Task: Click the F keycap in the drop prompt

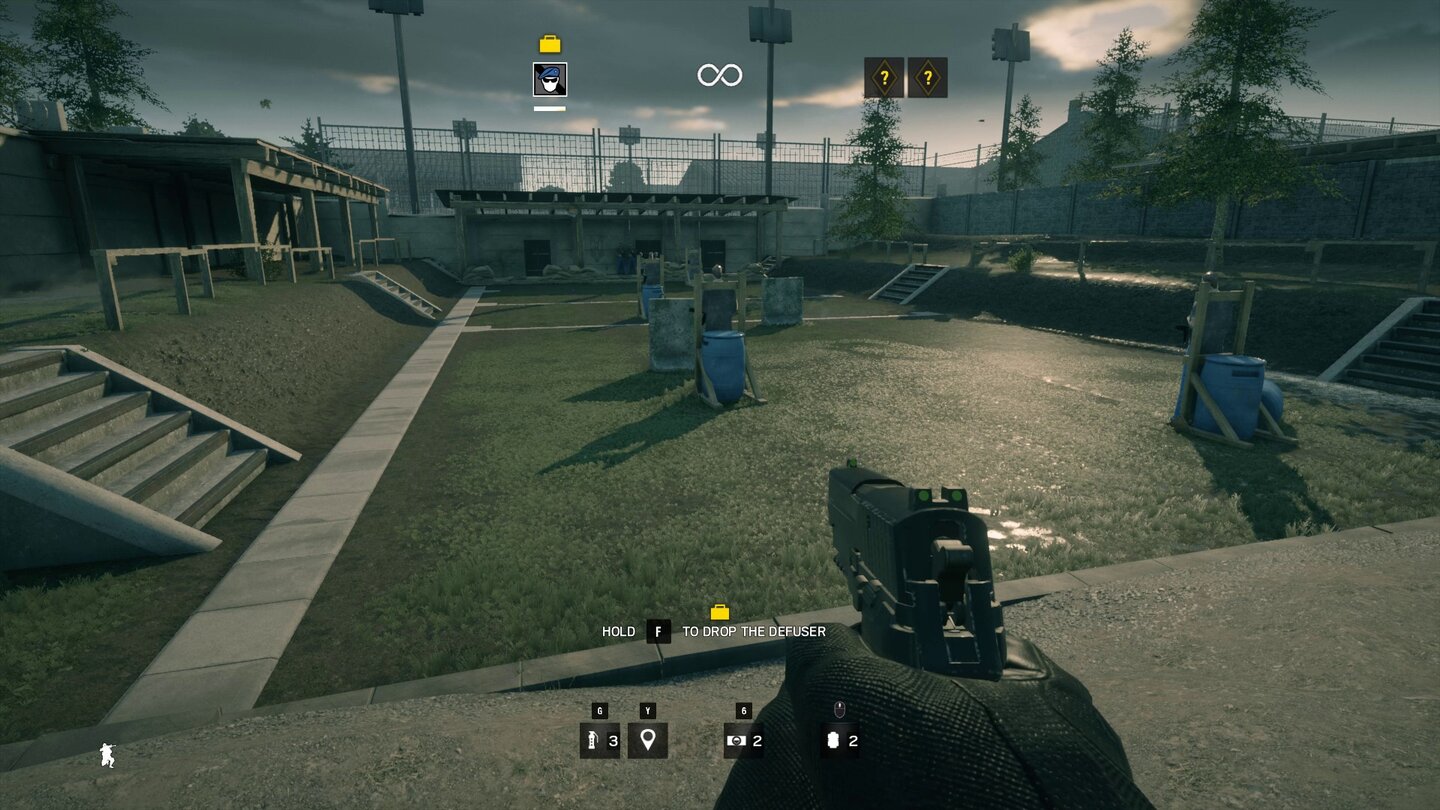Action: 657,632
